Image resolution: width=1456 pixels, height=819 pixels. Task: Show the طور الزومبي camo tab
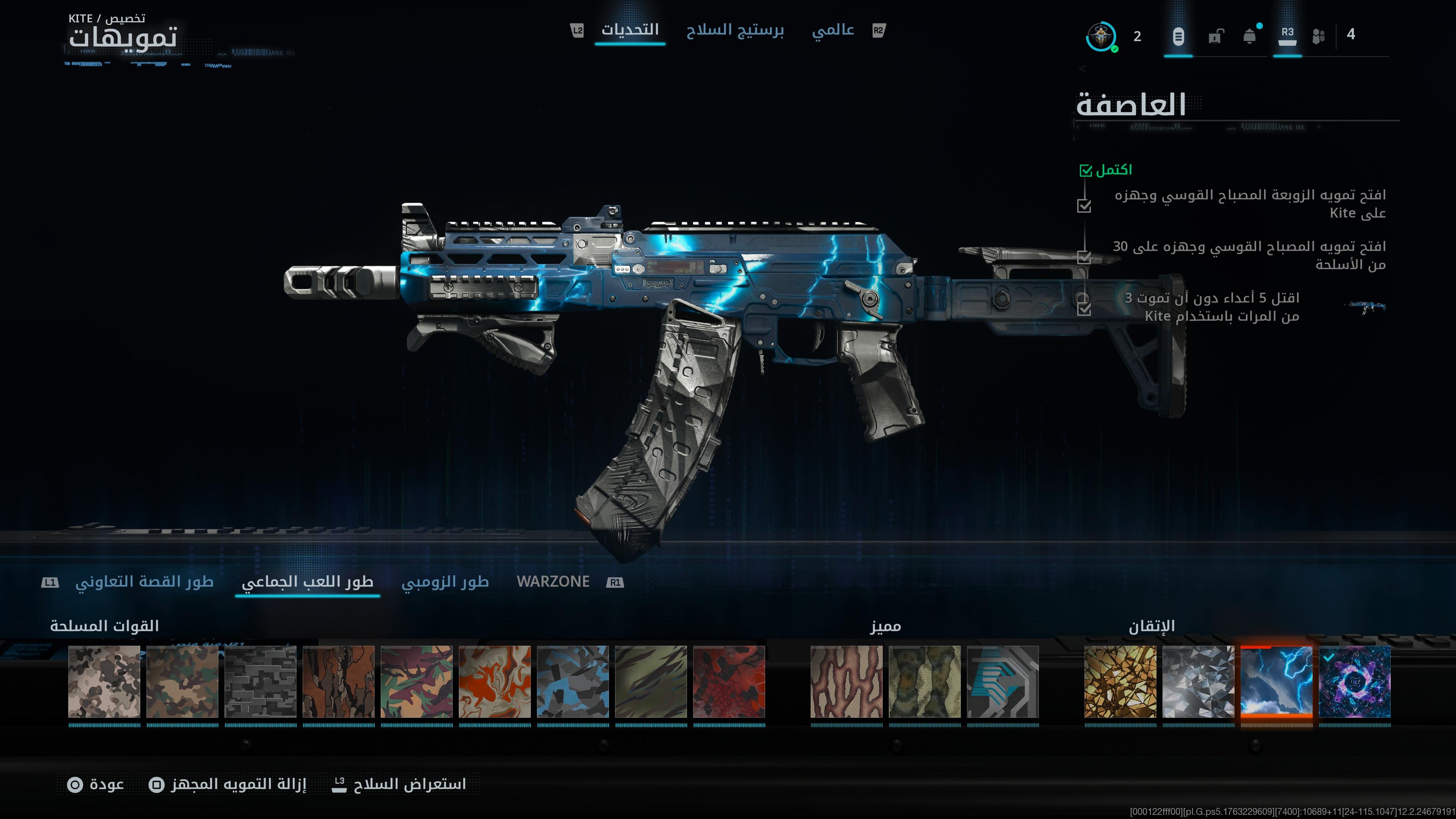coord(445,582)
